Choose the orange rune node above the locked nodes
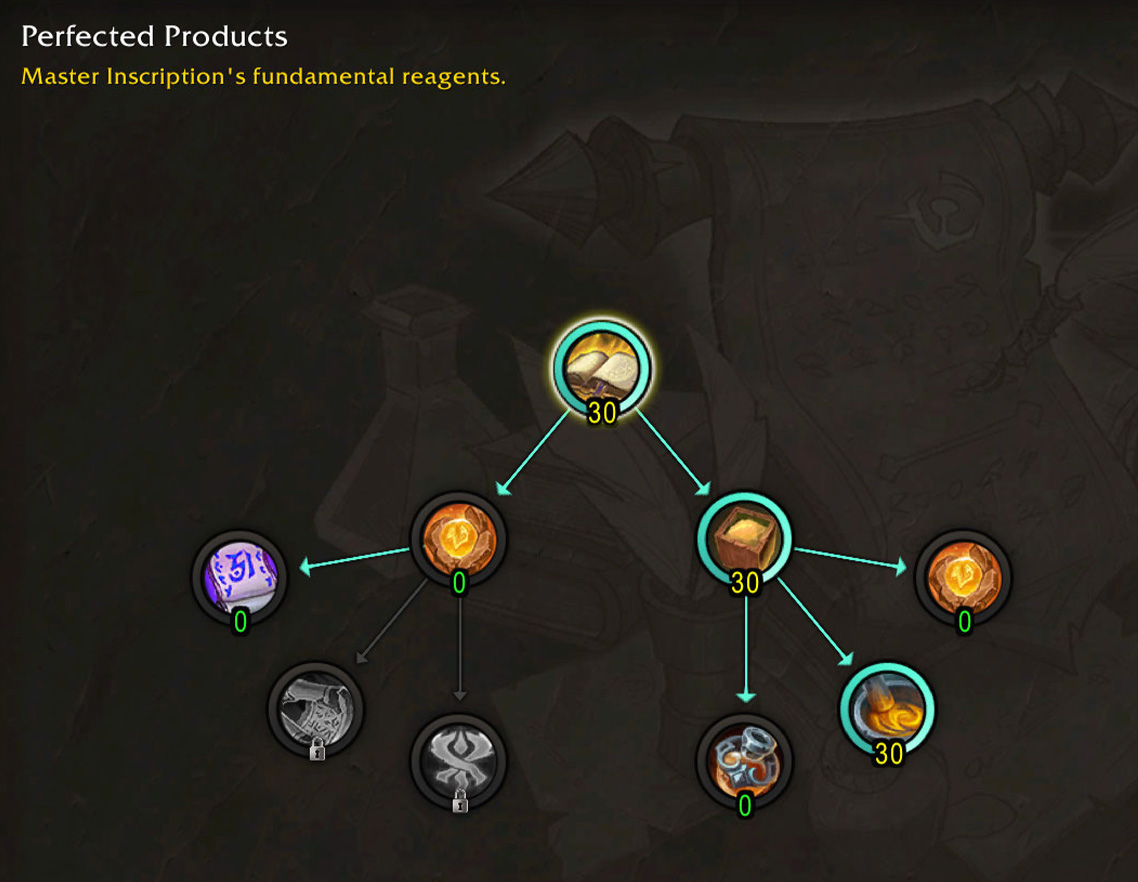The height and width of the screenshot is (882, 1138). (x=459, y=539)
